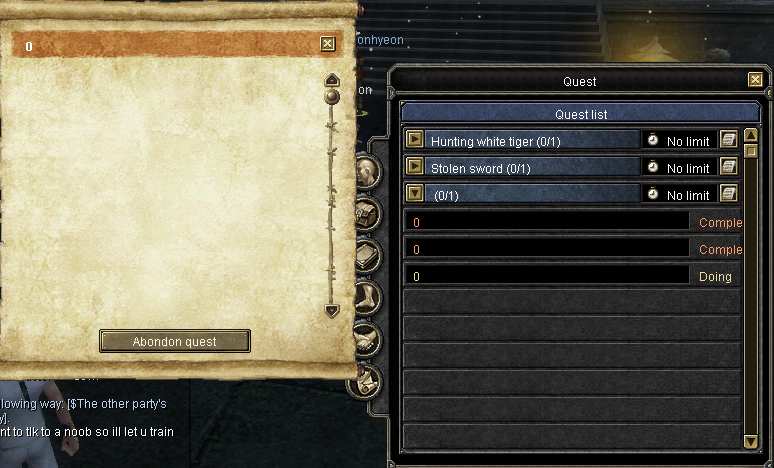This screenshot has width=774, height=468.
Task: Click the Quest list header bar
Action: pyautogui.click(x=580, y=114)
